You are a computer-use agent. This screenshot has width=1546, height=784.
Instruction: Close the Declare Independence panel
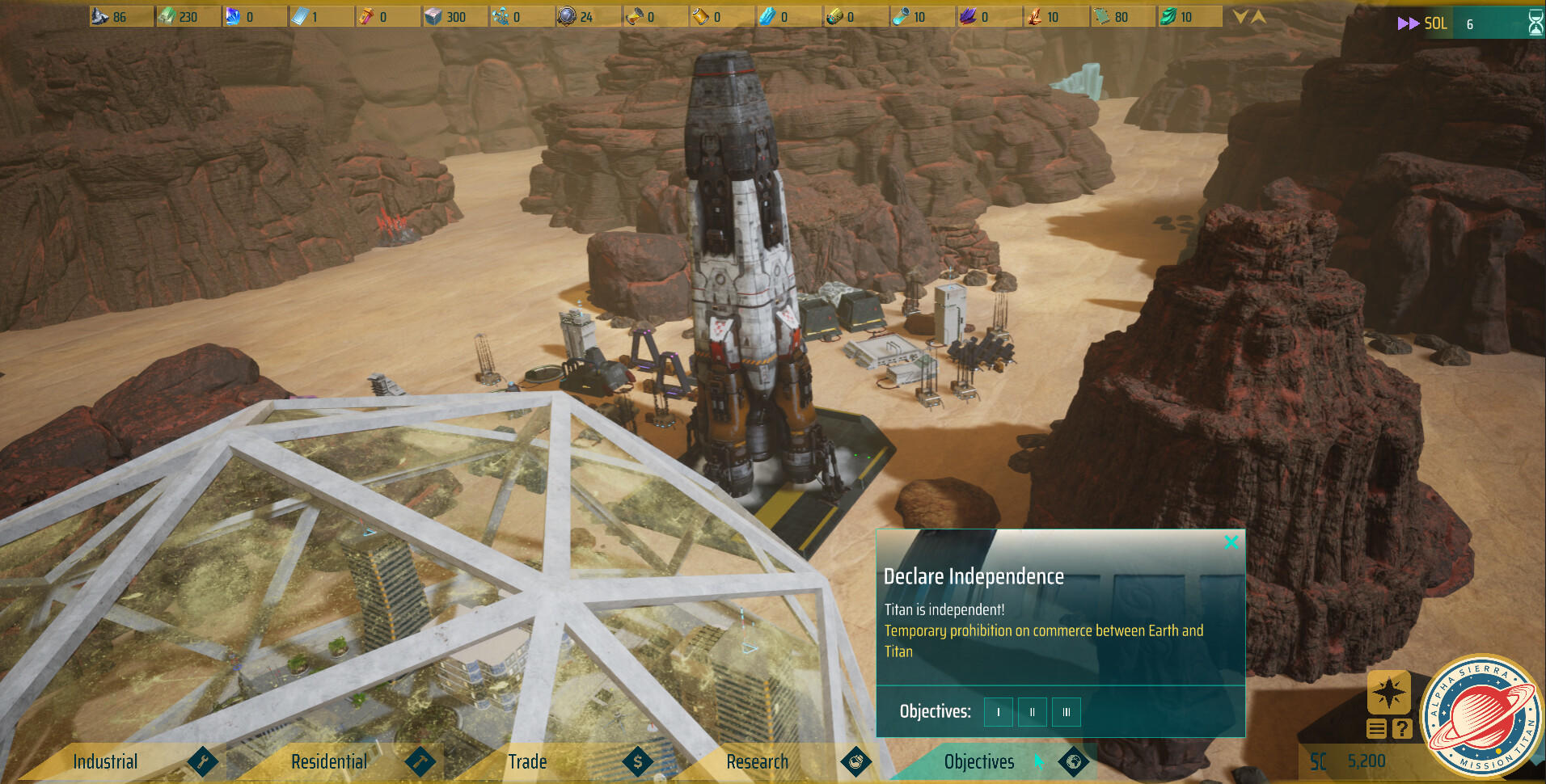1231,542
